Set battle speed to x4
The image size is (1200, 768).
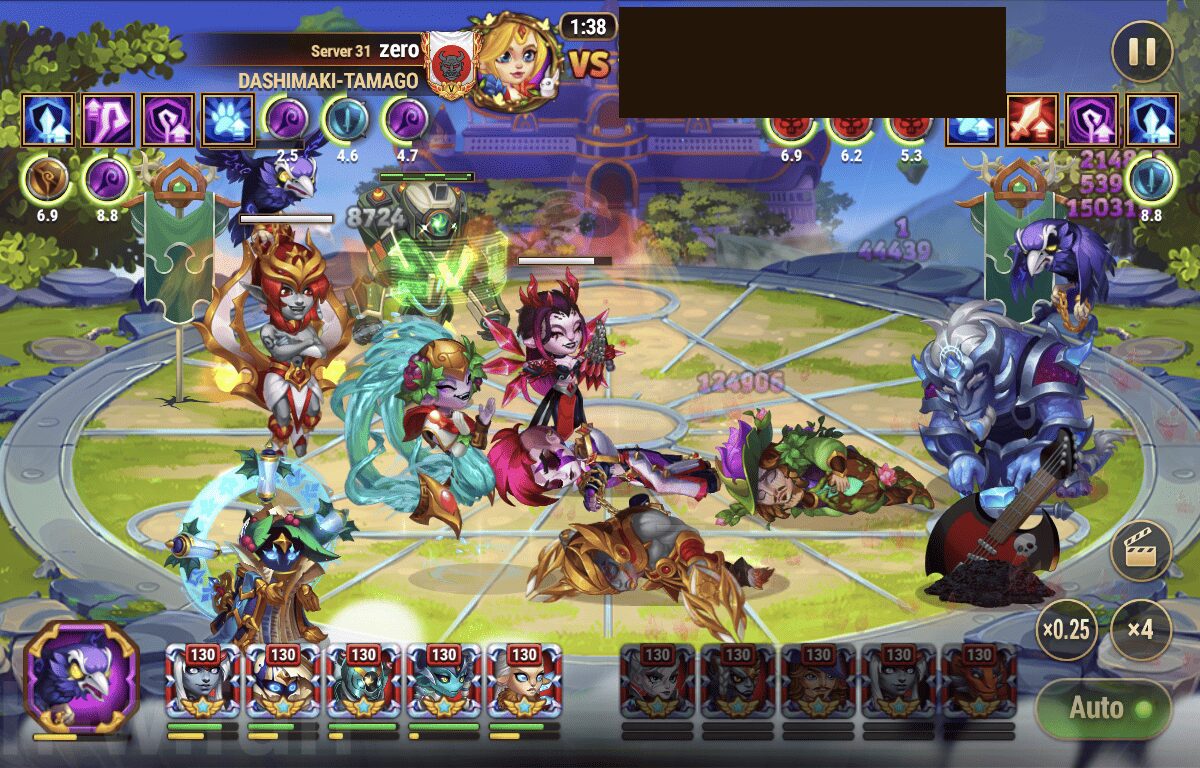(1141, 630)
